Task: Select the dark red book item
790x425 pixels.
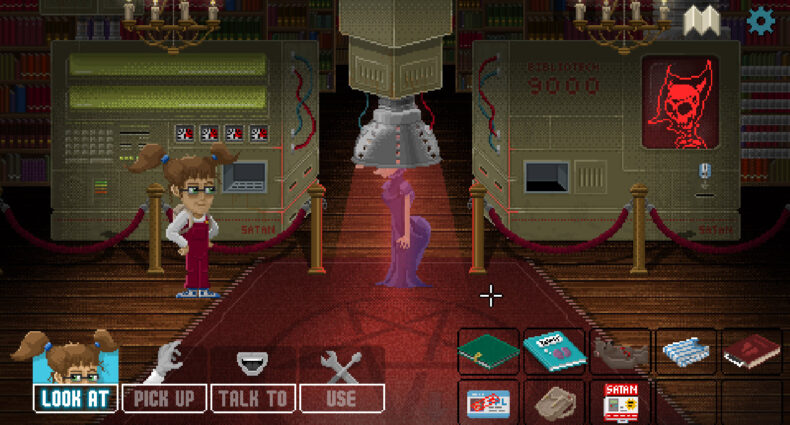Action: [751, 352]
